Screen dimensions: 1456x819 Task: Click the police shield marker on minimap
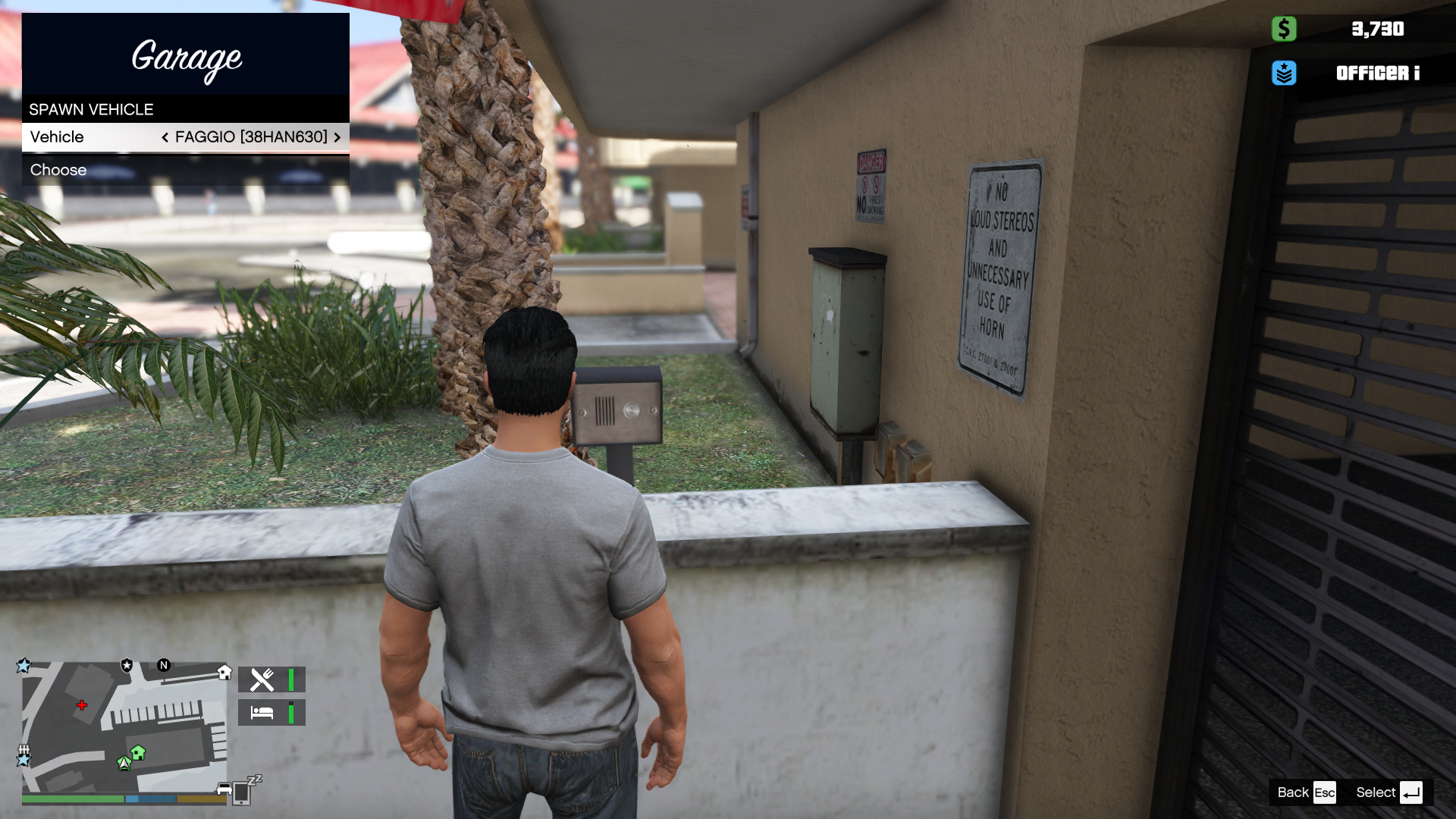(127, 665)
